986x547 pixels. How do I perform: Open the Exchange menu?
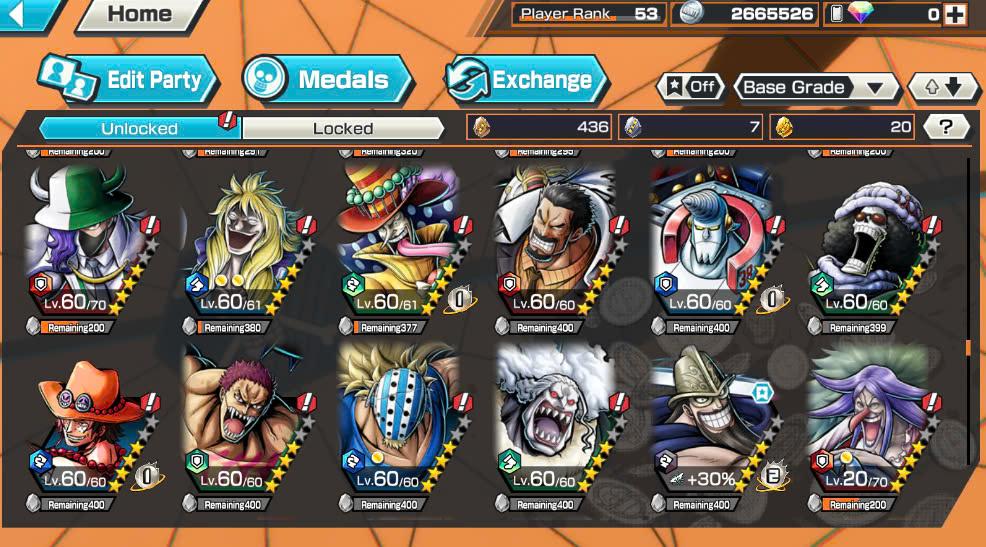tap(527, 80)
